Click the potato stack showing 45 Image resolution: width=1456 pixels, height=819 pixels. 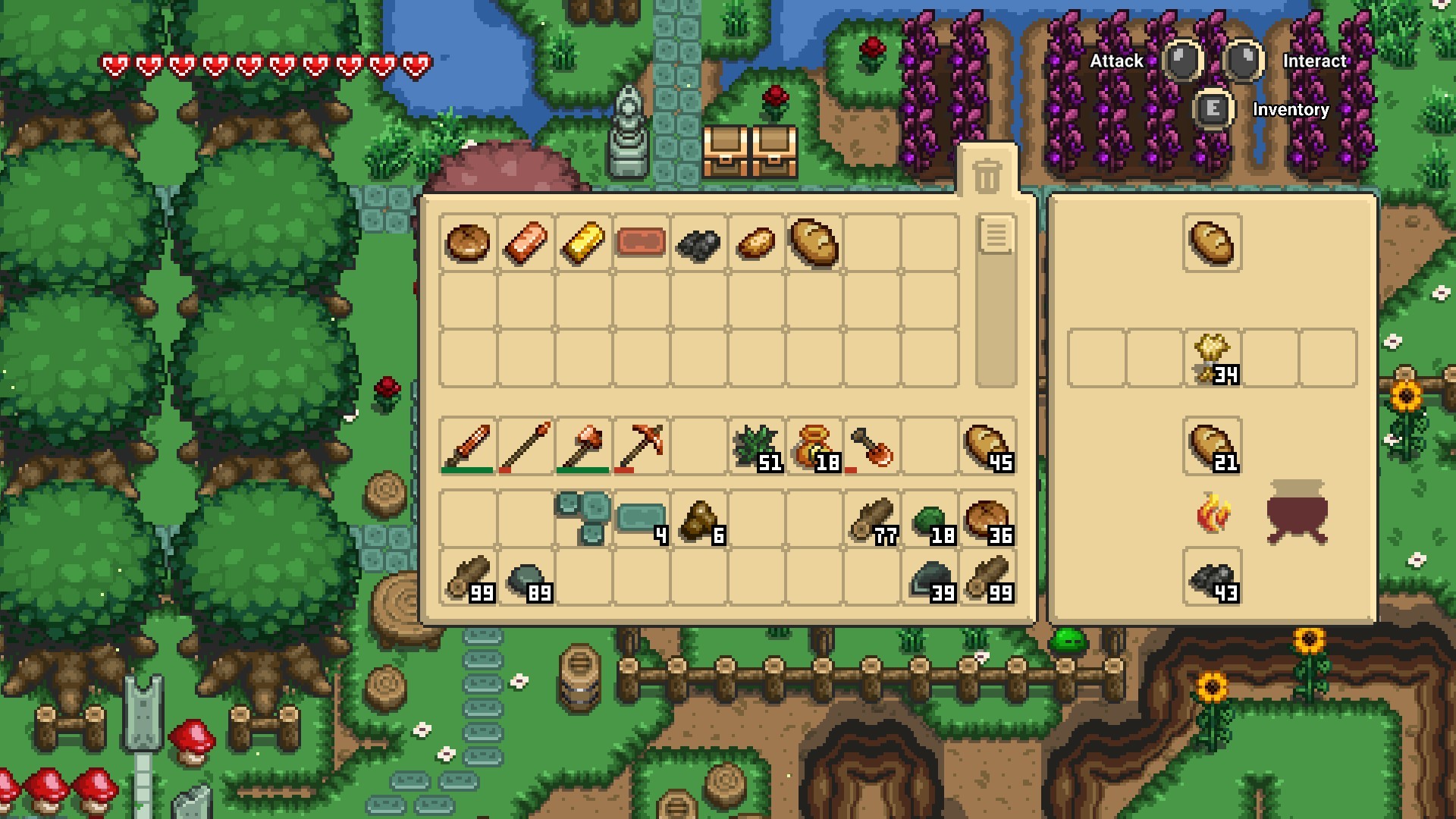tap(986, 446)
